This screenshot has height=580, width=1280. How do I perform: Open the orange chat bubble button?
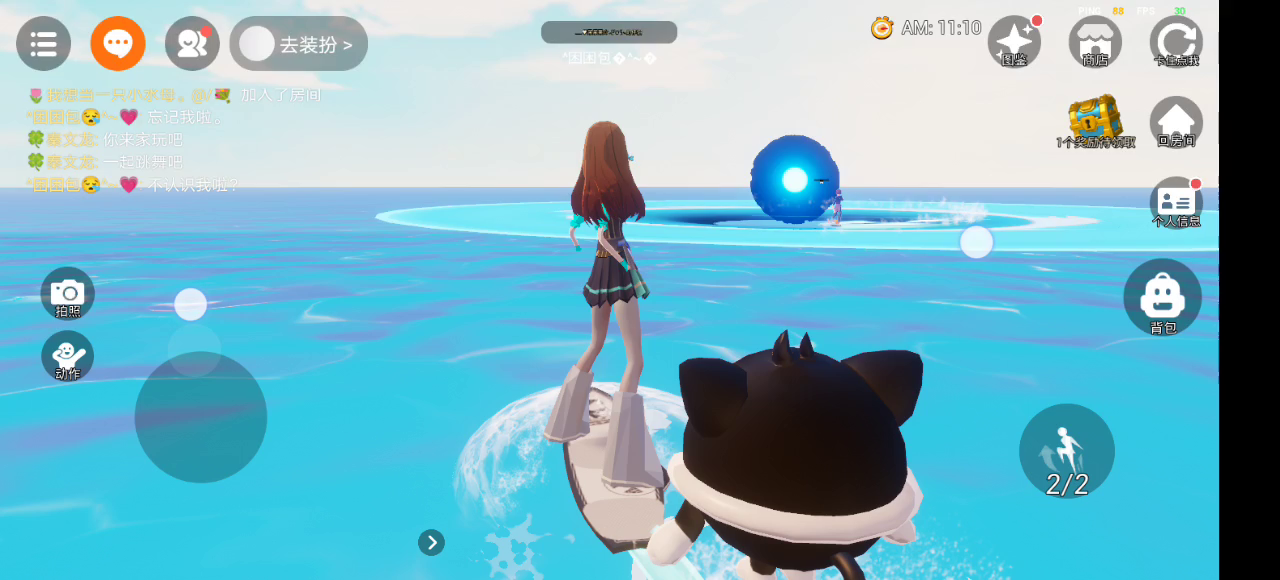118,44
